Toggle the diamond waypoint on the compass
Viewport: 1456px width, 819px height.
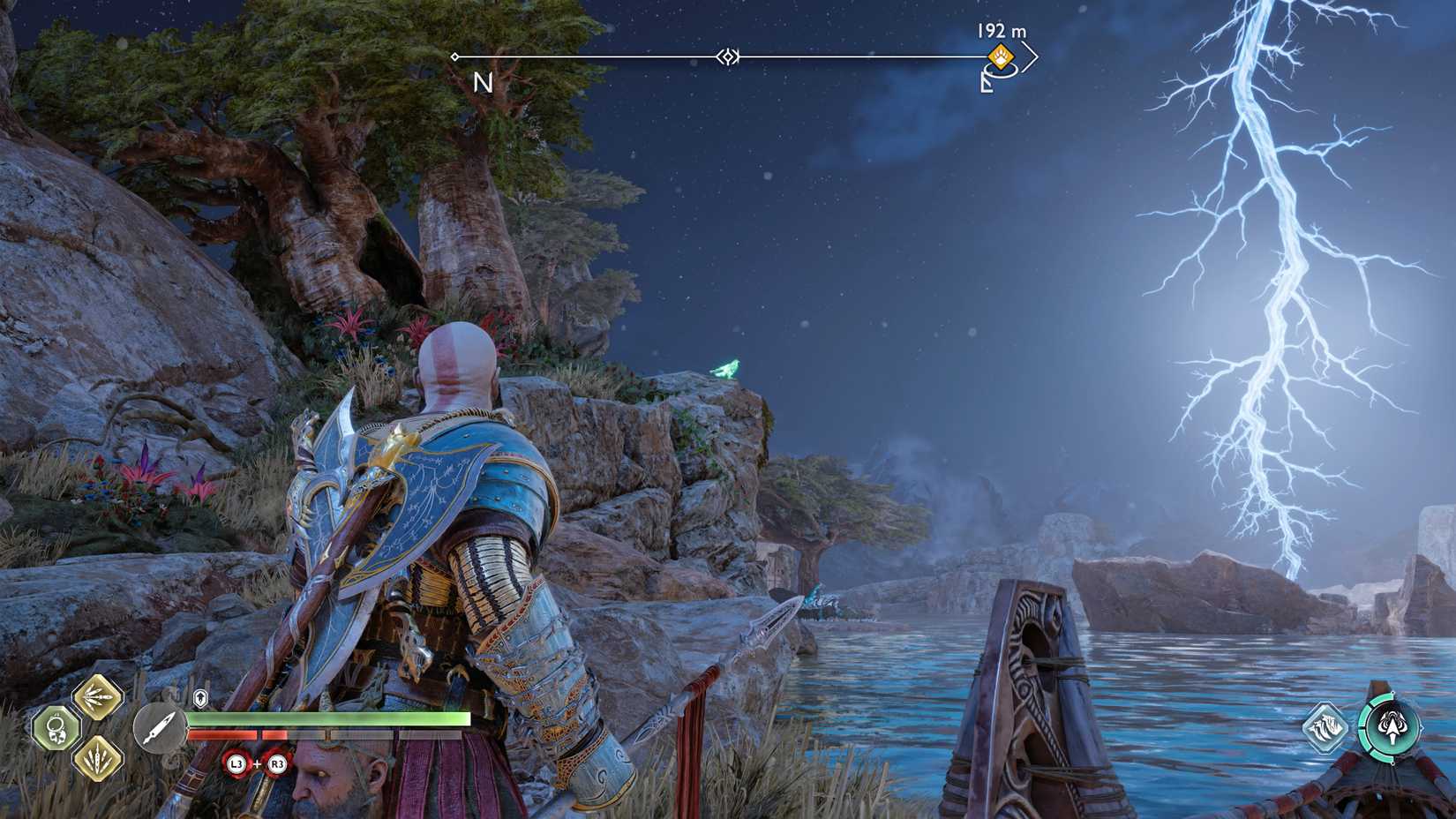(x=728, y=55)
